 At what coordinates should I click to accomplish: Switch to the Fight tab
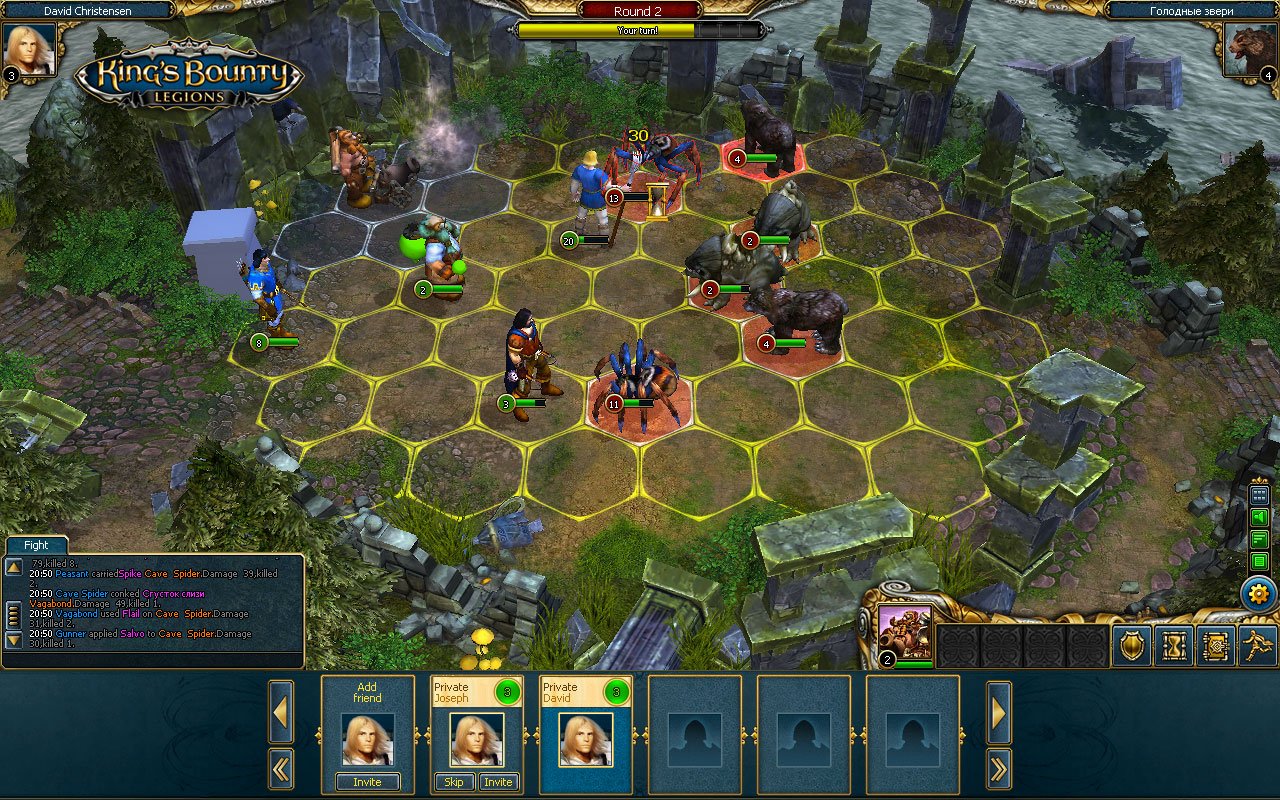click(x=35, y=545)
